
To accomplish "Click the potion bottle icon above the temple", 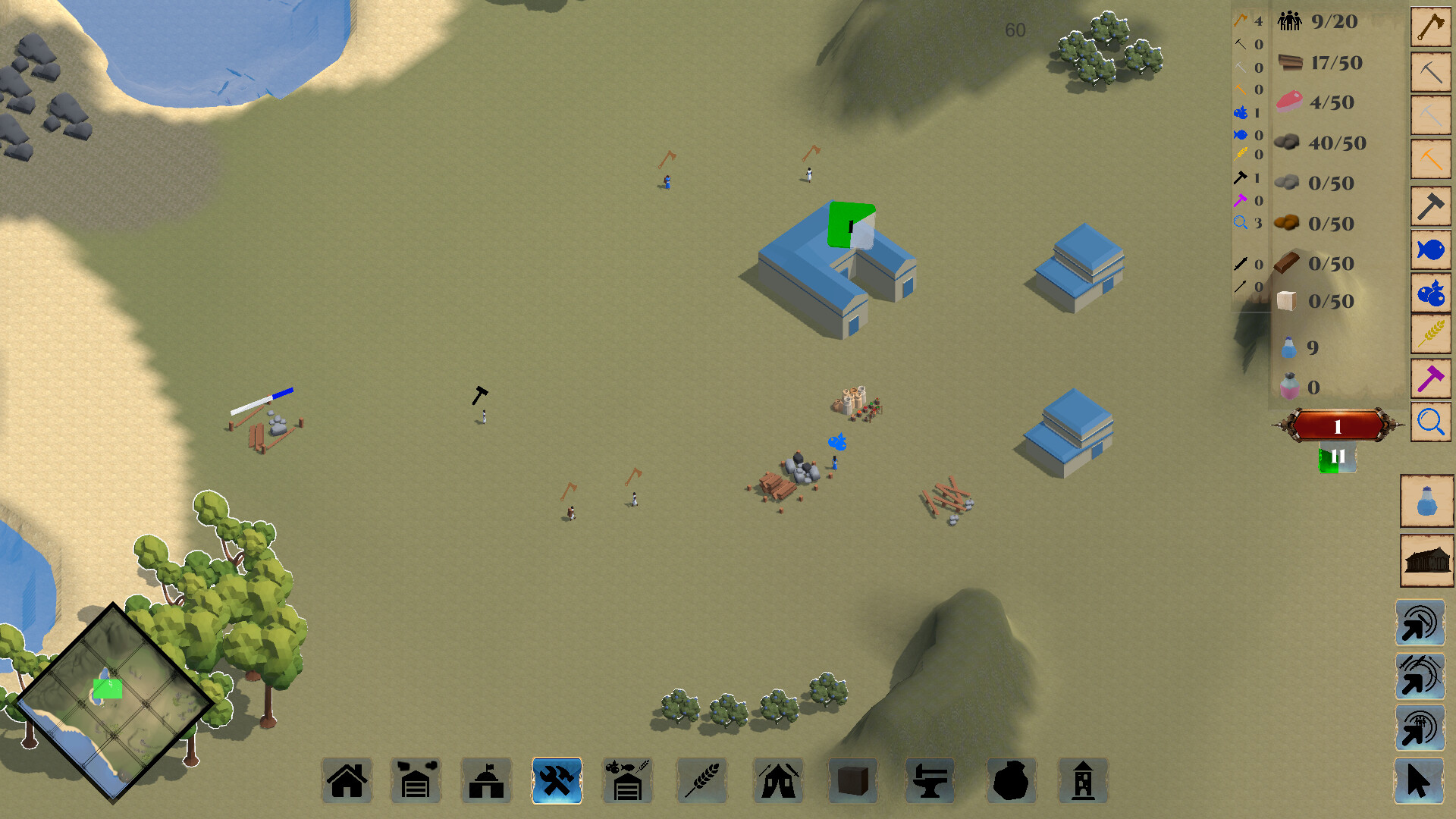I will 1426,501.
